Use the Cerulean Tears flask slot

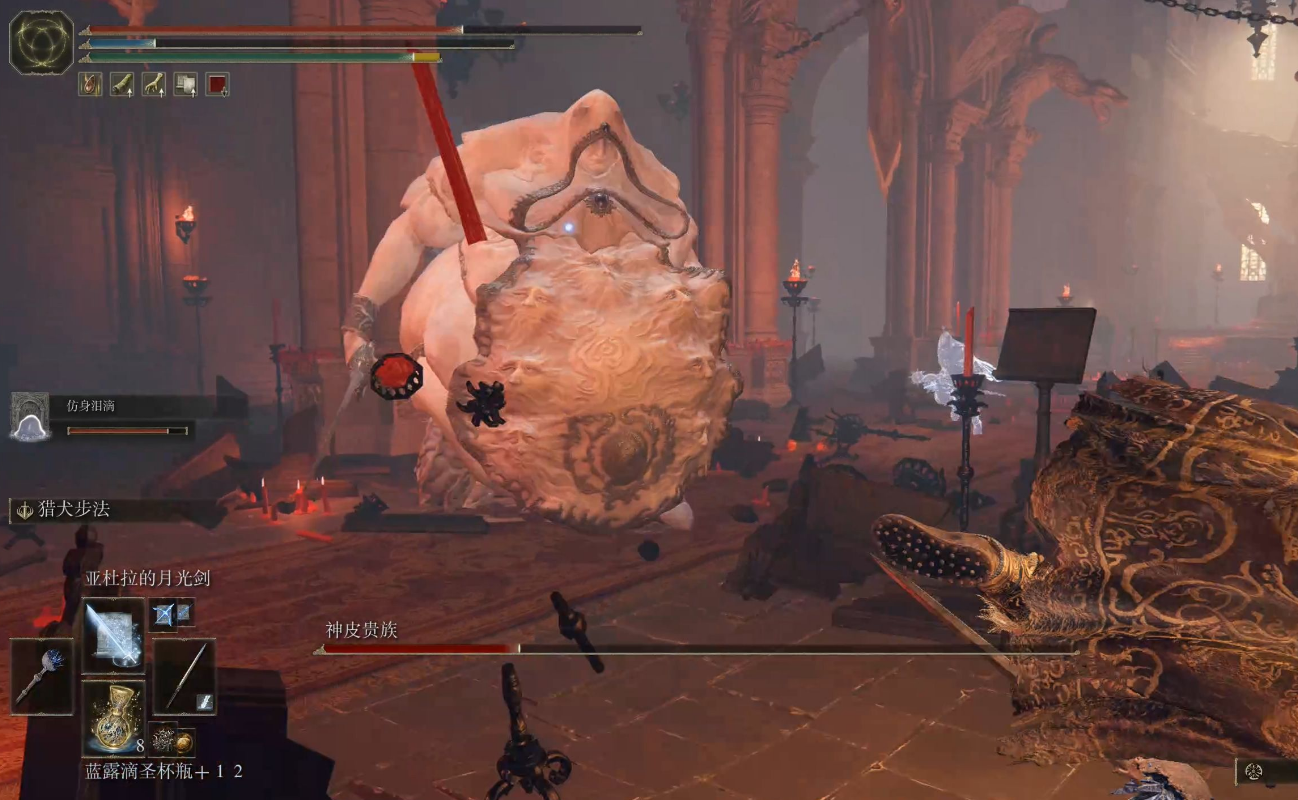(113, 717)
